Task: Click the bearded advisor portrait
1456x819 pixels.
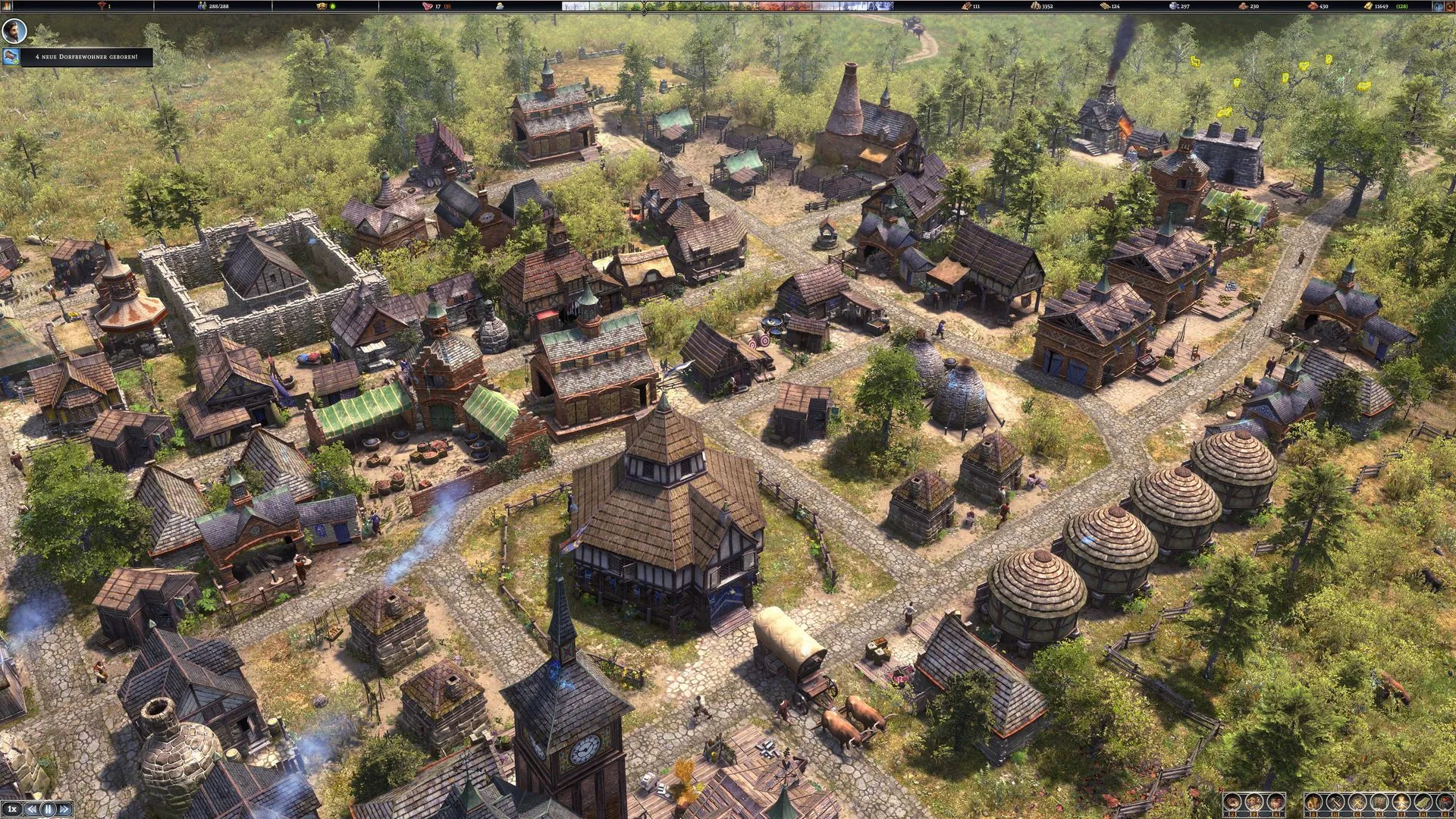Action: [x=14, y=31]
